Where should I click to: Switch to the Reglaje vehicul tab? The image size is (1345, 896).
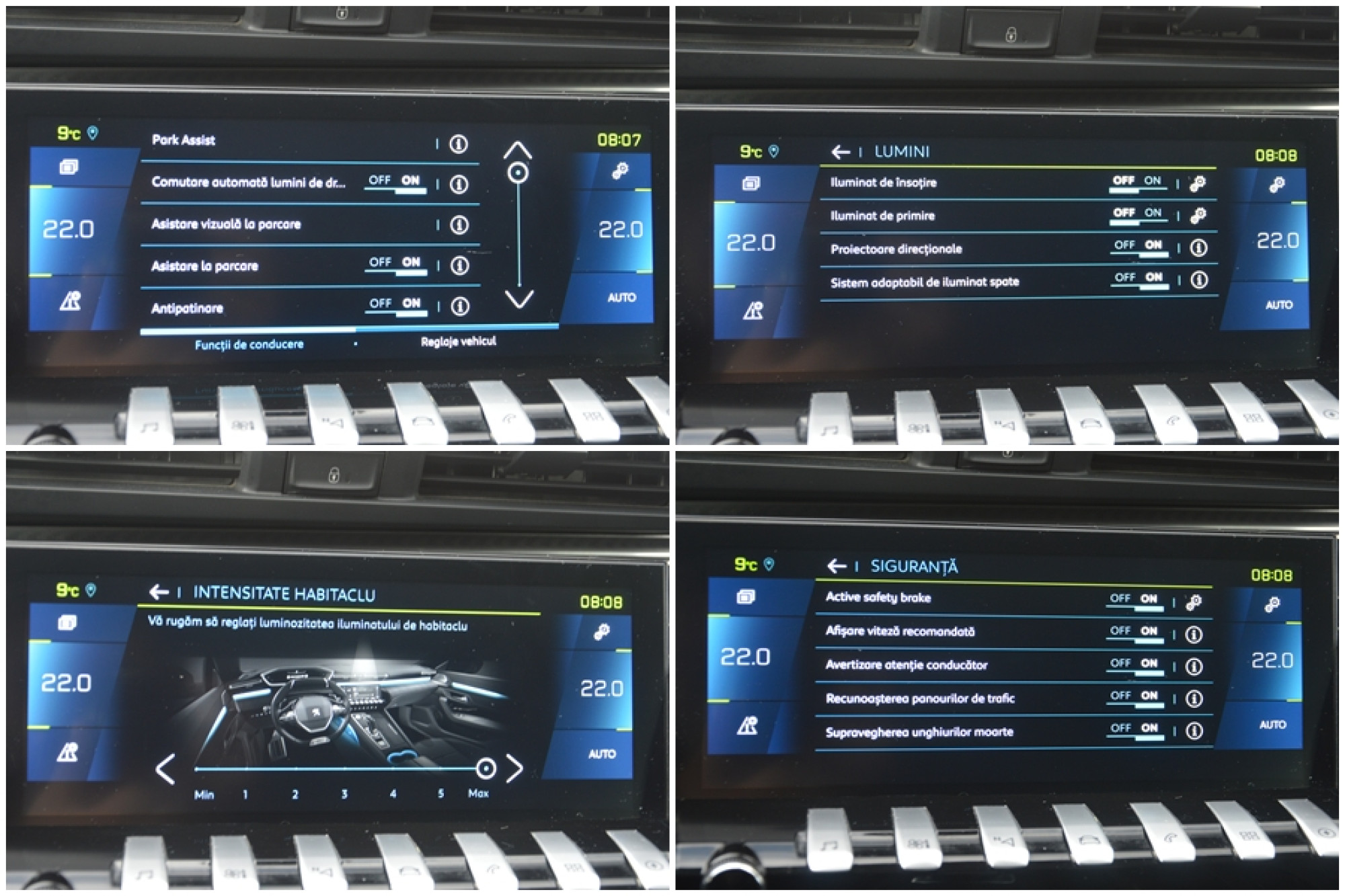tap(458, 341)
